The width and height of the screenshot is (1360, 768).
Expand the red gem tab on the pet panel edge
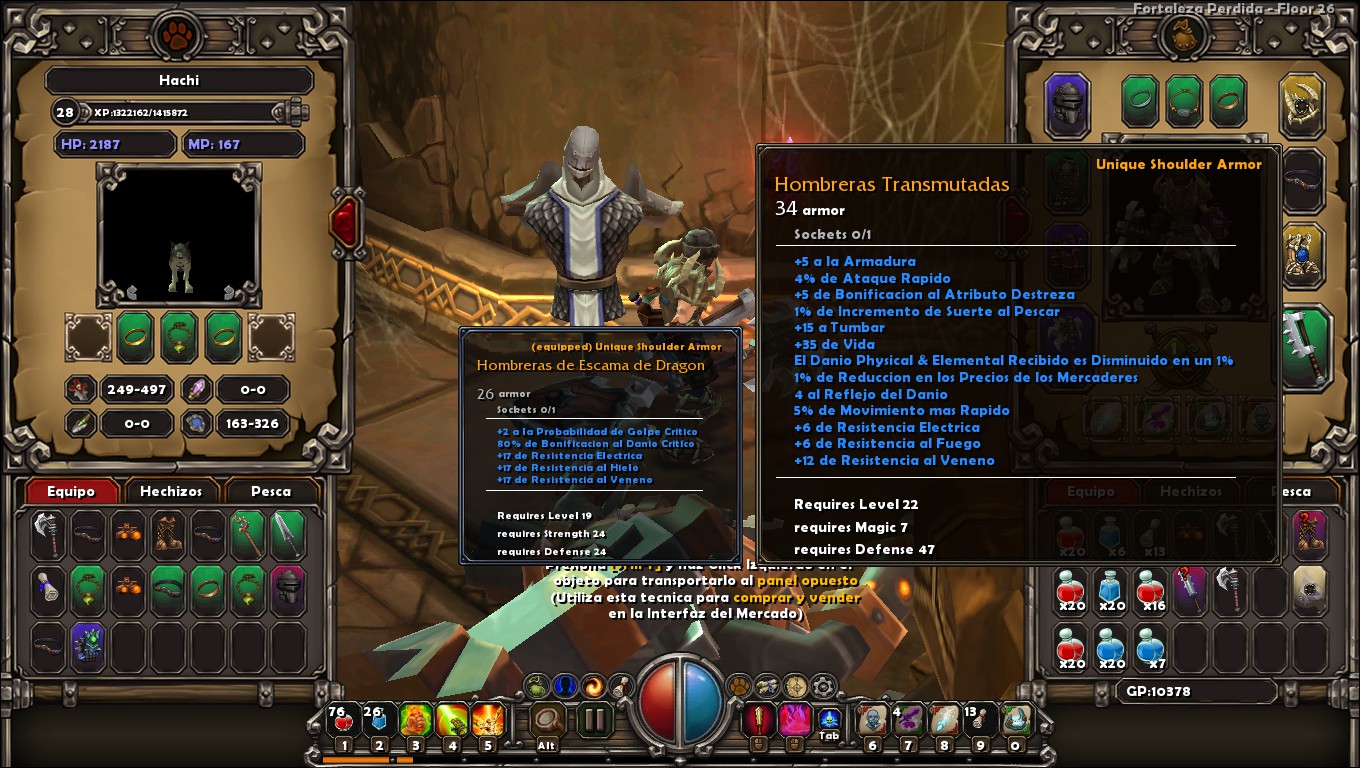pyautogui.click(x=345, y=222)
